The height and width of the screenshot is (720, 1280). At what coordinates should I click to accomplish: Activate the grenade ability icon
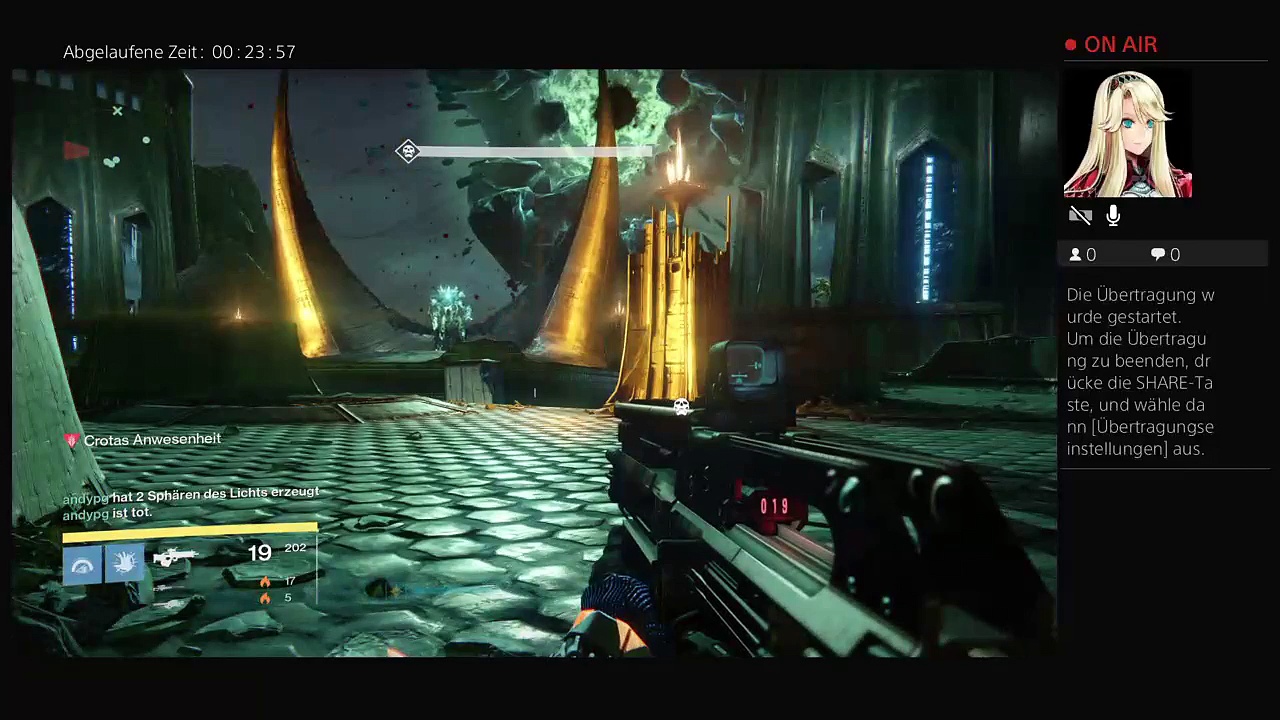coord(82,566)
